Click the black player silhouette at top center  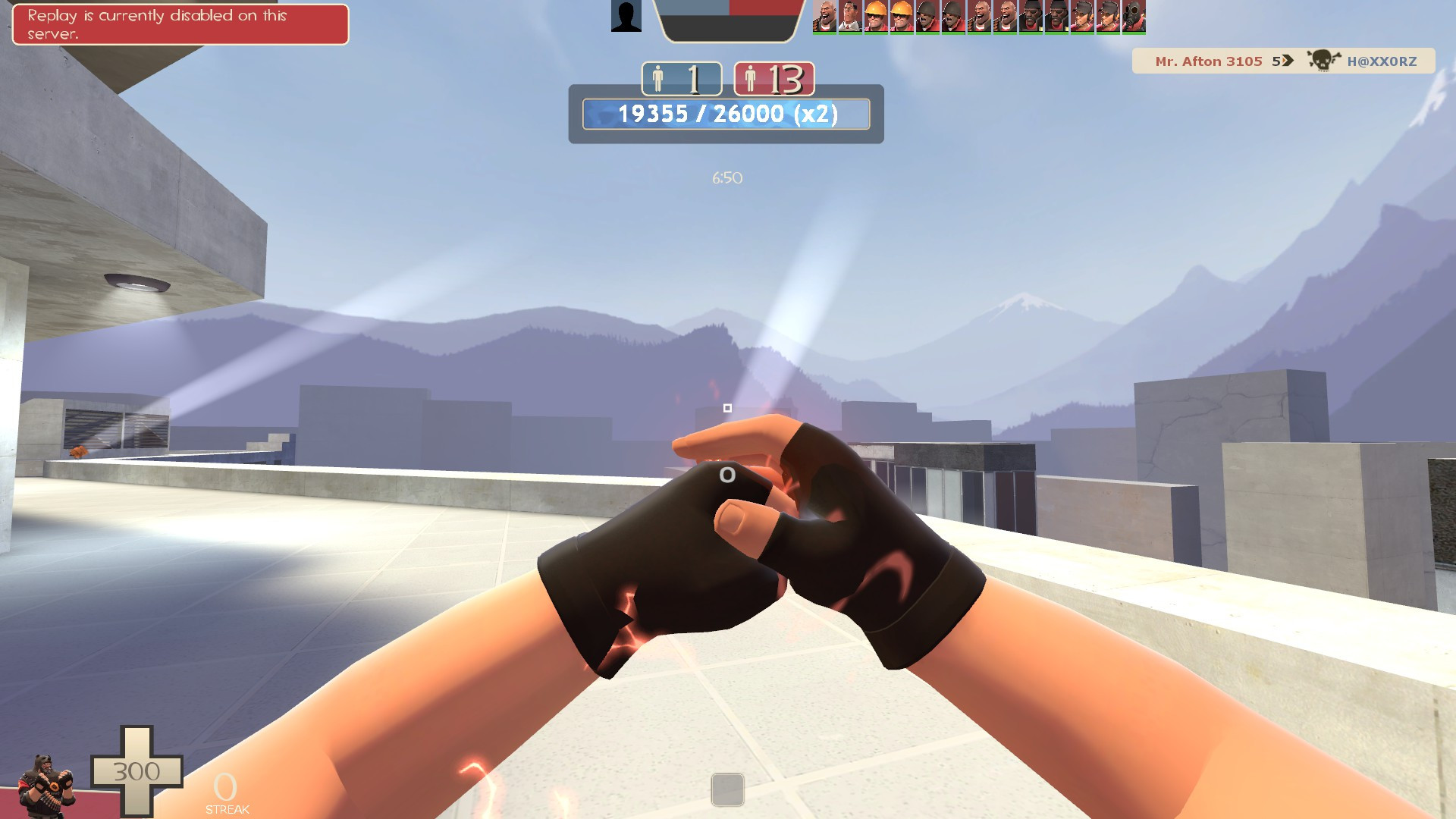coord(626,17)
